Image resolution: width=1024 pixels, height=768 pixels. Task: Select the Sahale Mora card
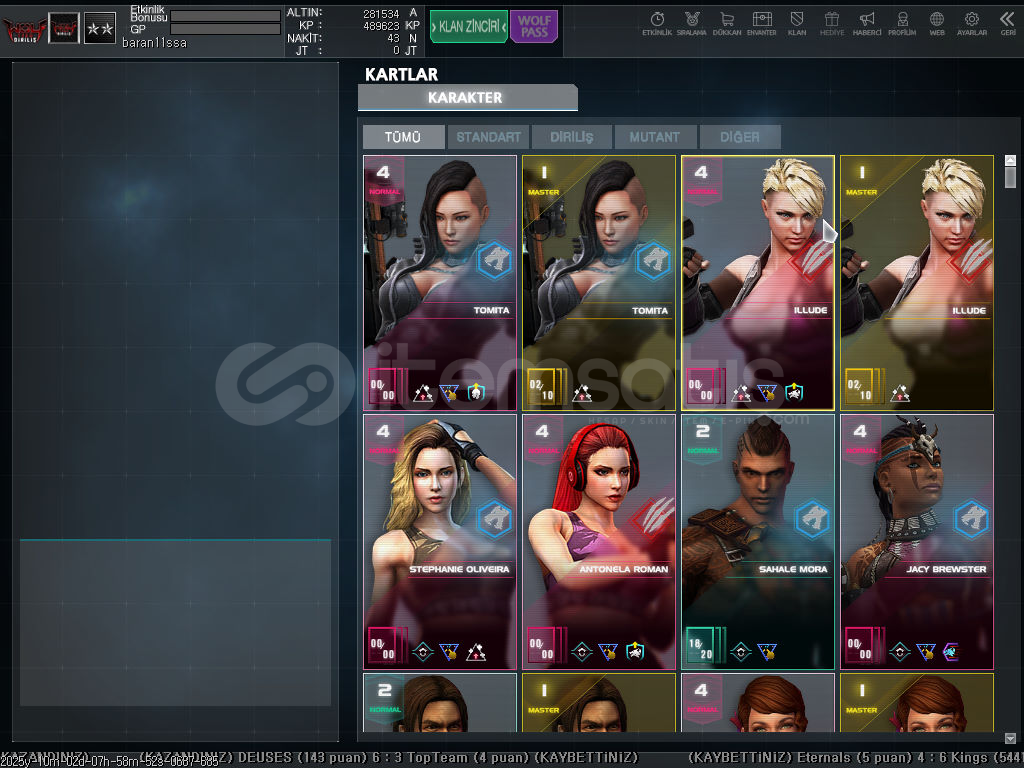pyautogui.click(x=757, y=541)
